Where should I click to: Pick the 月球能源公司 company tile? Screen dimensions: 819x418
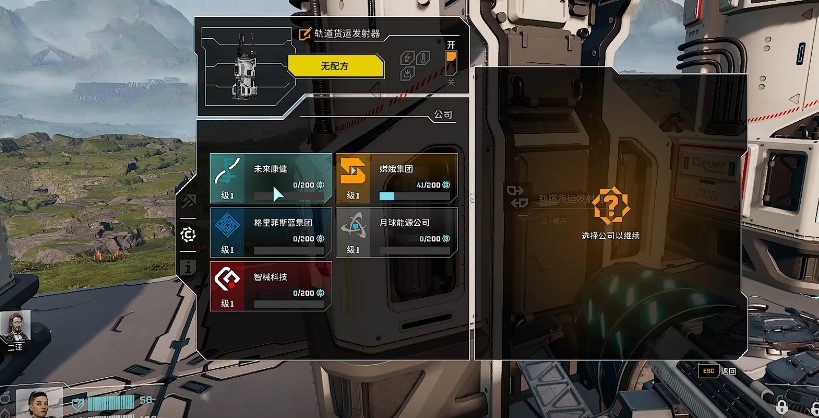click(x=396, y=231)
